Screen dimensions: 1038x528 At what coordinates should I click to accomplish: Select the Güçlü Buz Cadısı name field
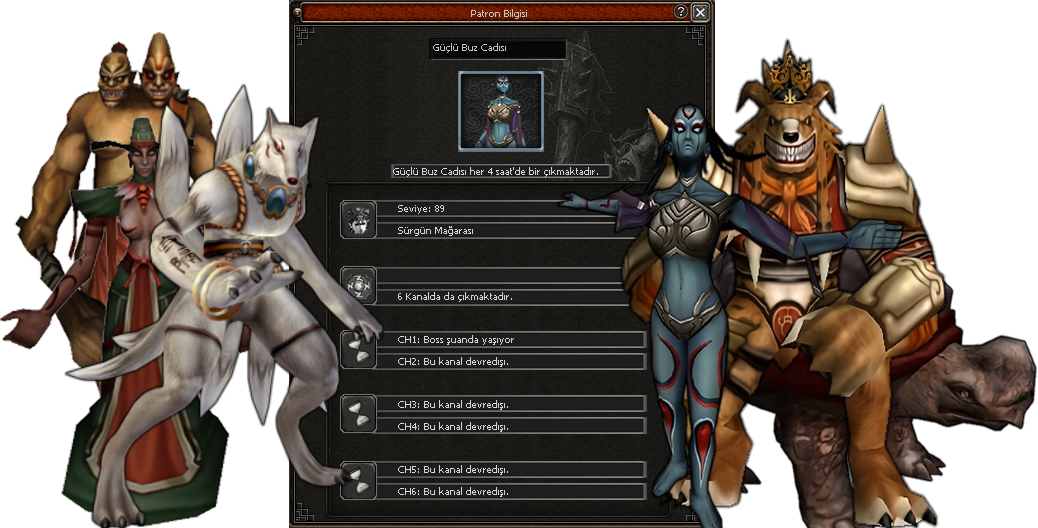pos(497,48)
